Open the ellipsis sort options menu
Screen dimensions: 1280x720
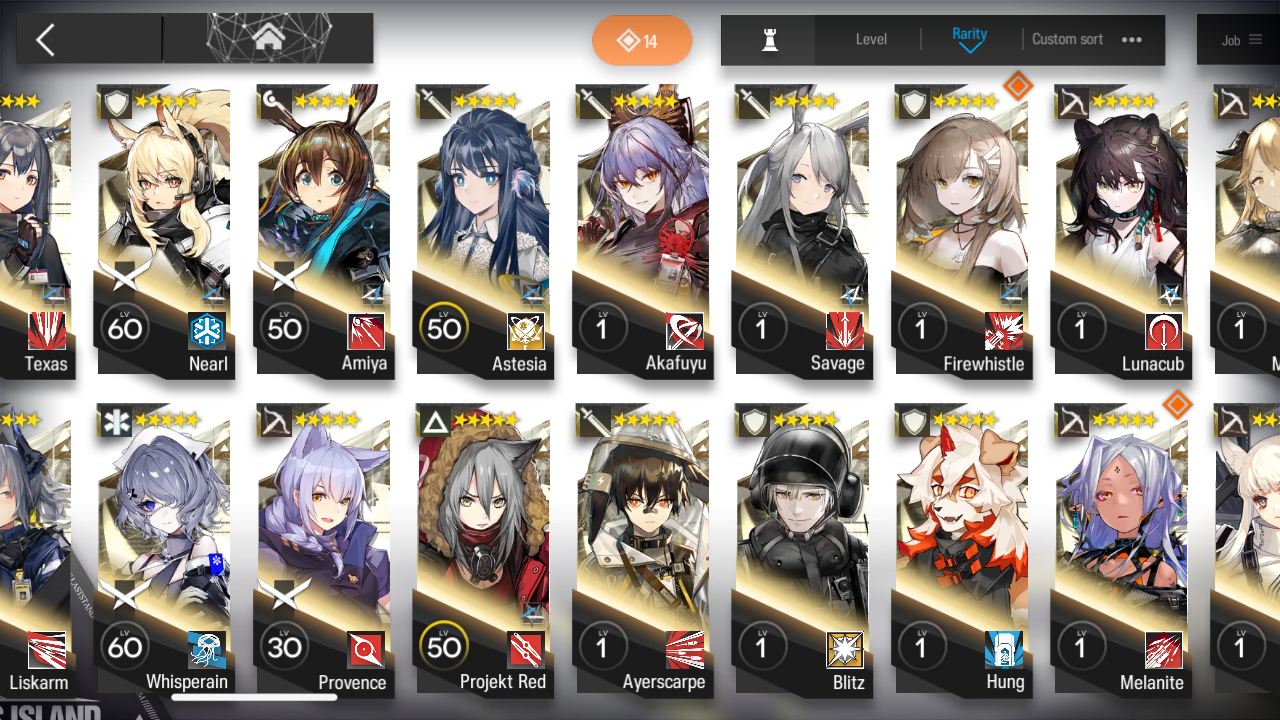[x=1131, y=39]
